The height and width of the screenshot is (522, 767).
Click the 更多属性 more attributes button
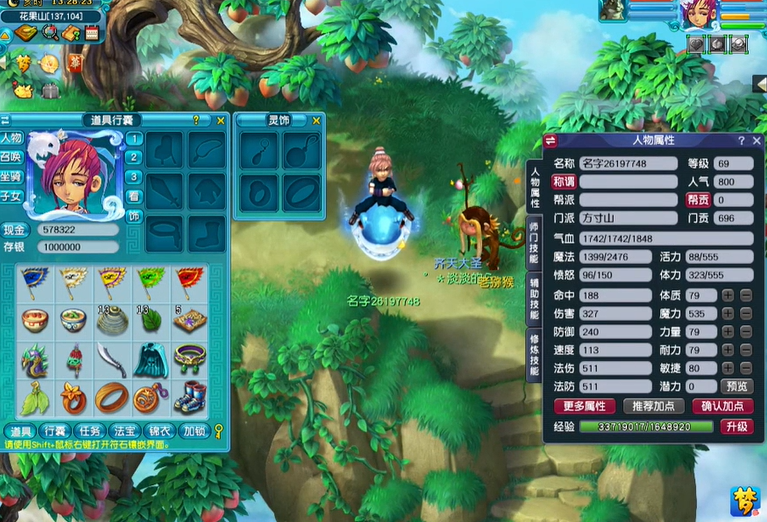583,406
